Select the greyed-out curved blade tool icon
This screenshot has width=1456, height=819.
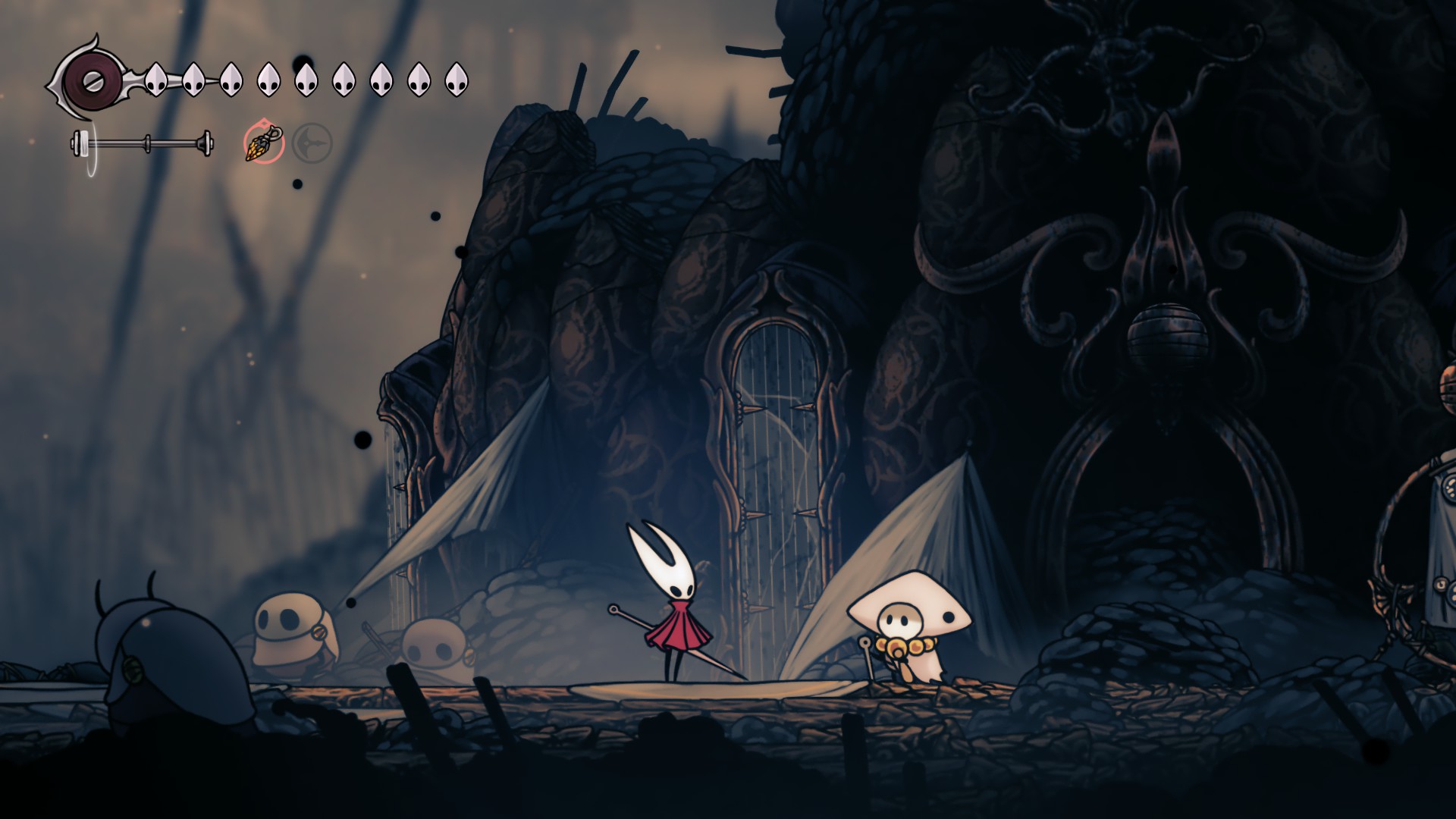tap(312, 143)
